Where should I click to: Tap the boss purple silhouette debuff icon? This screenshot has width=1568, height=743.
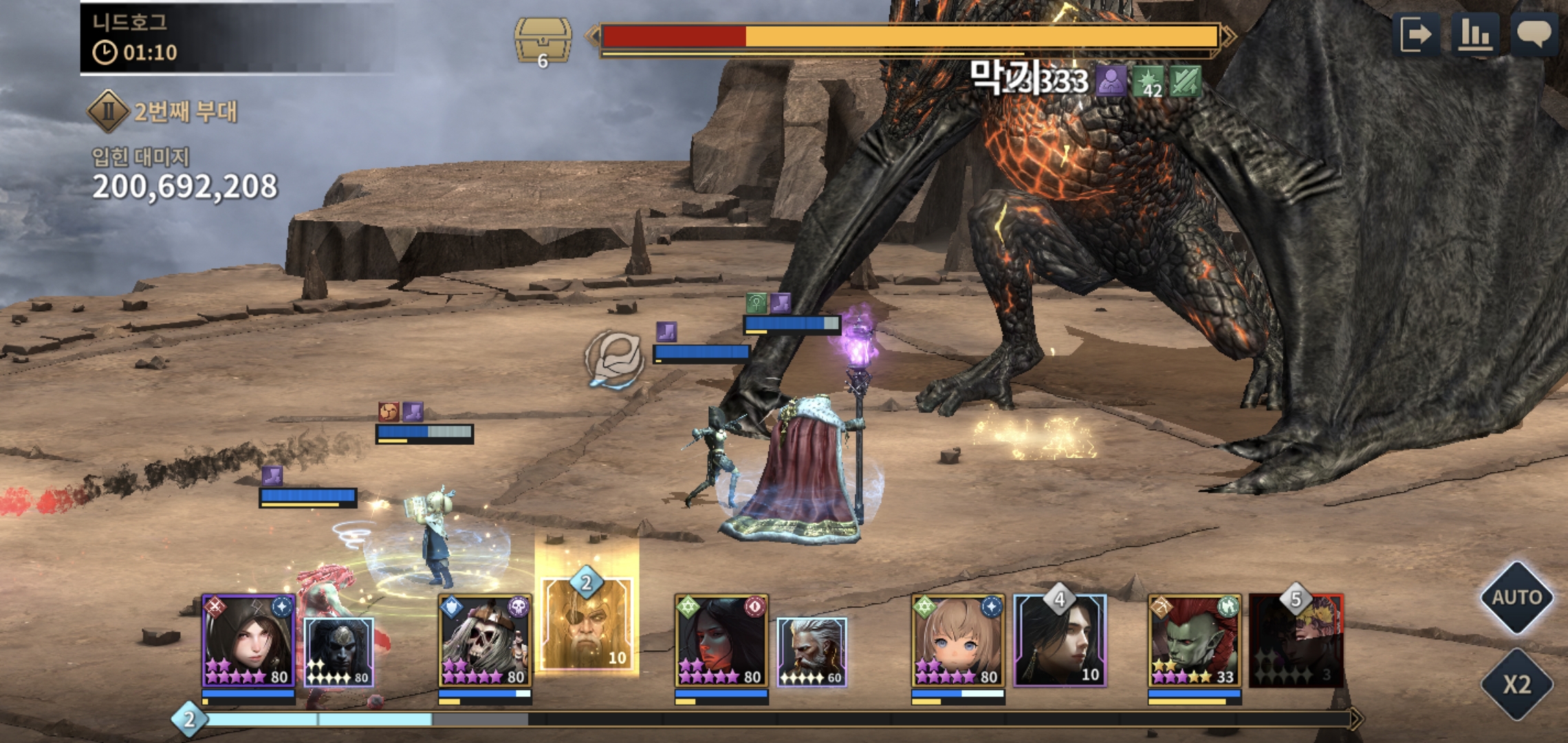[1111, 82]
